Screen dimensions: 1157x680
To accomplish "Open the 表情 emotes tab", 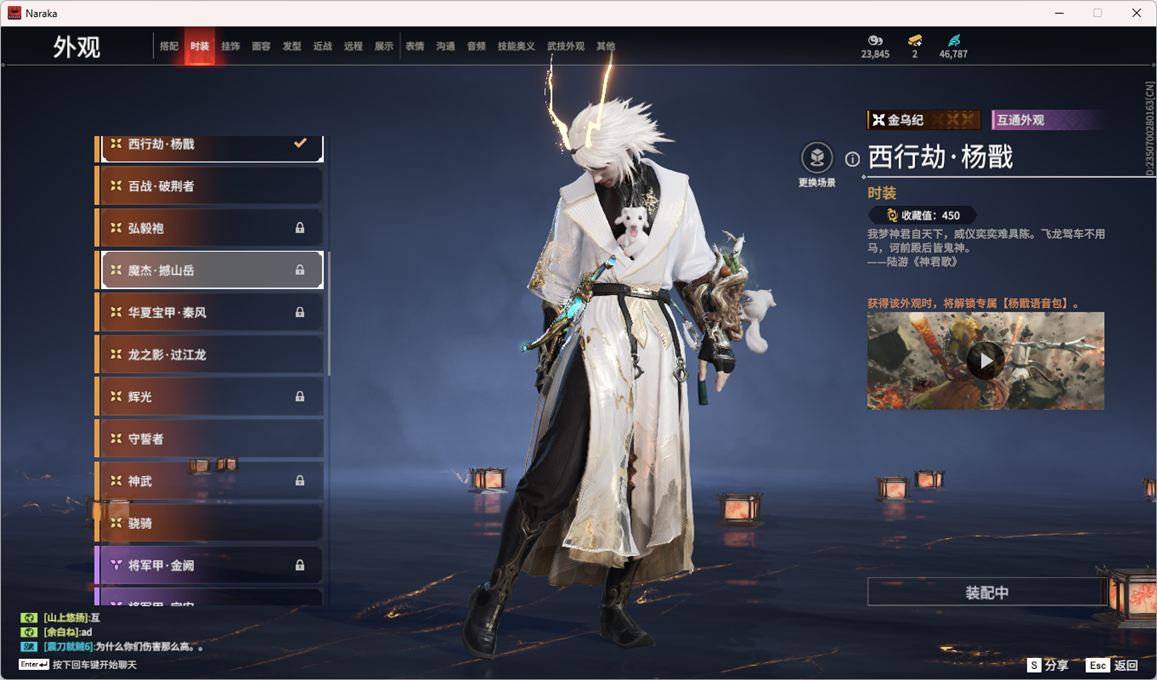I will (415, 46).
